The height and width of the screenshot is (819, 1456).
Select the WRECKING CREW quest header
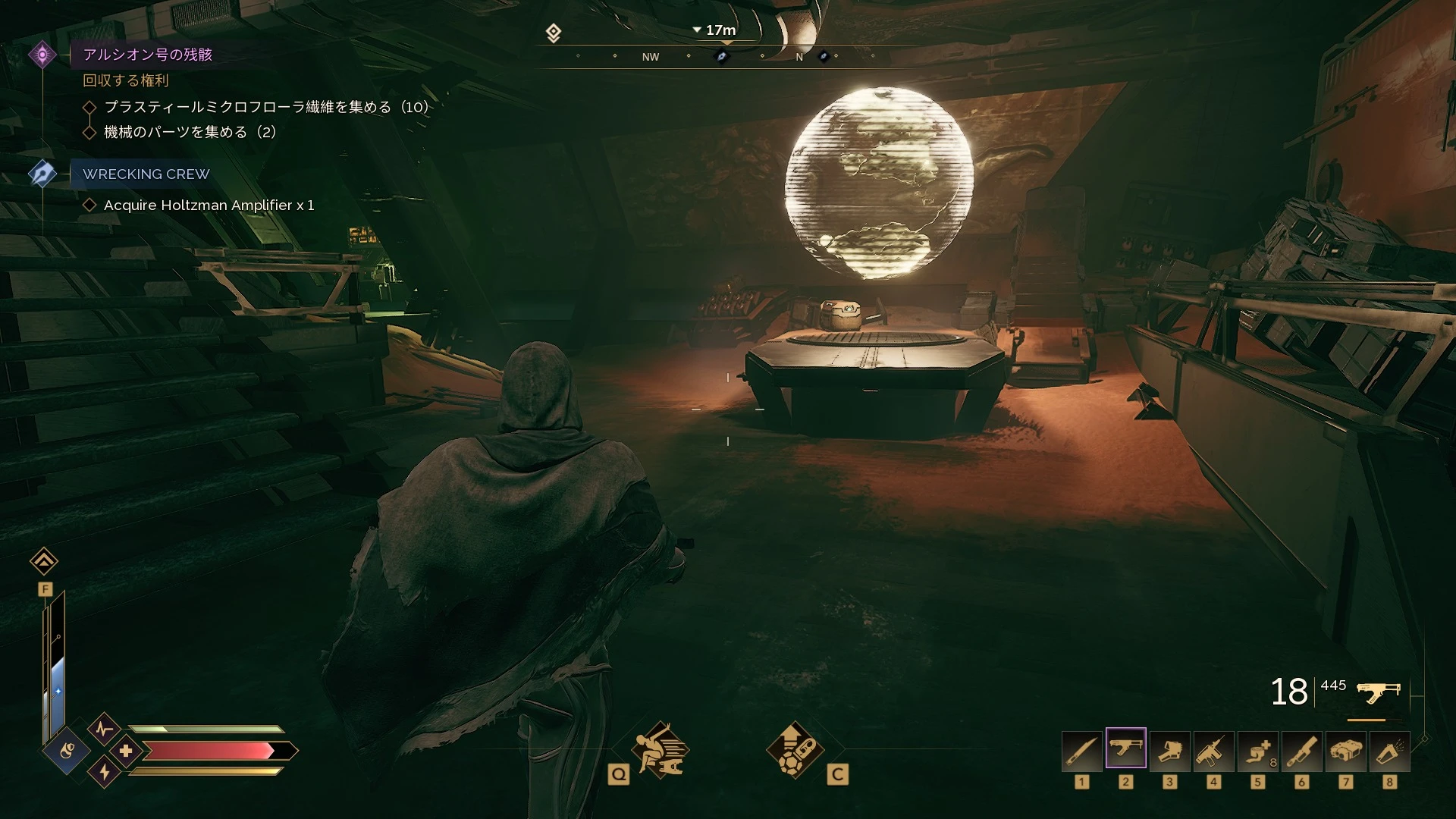[x=146, y=174]
